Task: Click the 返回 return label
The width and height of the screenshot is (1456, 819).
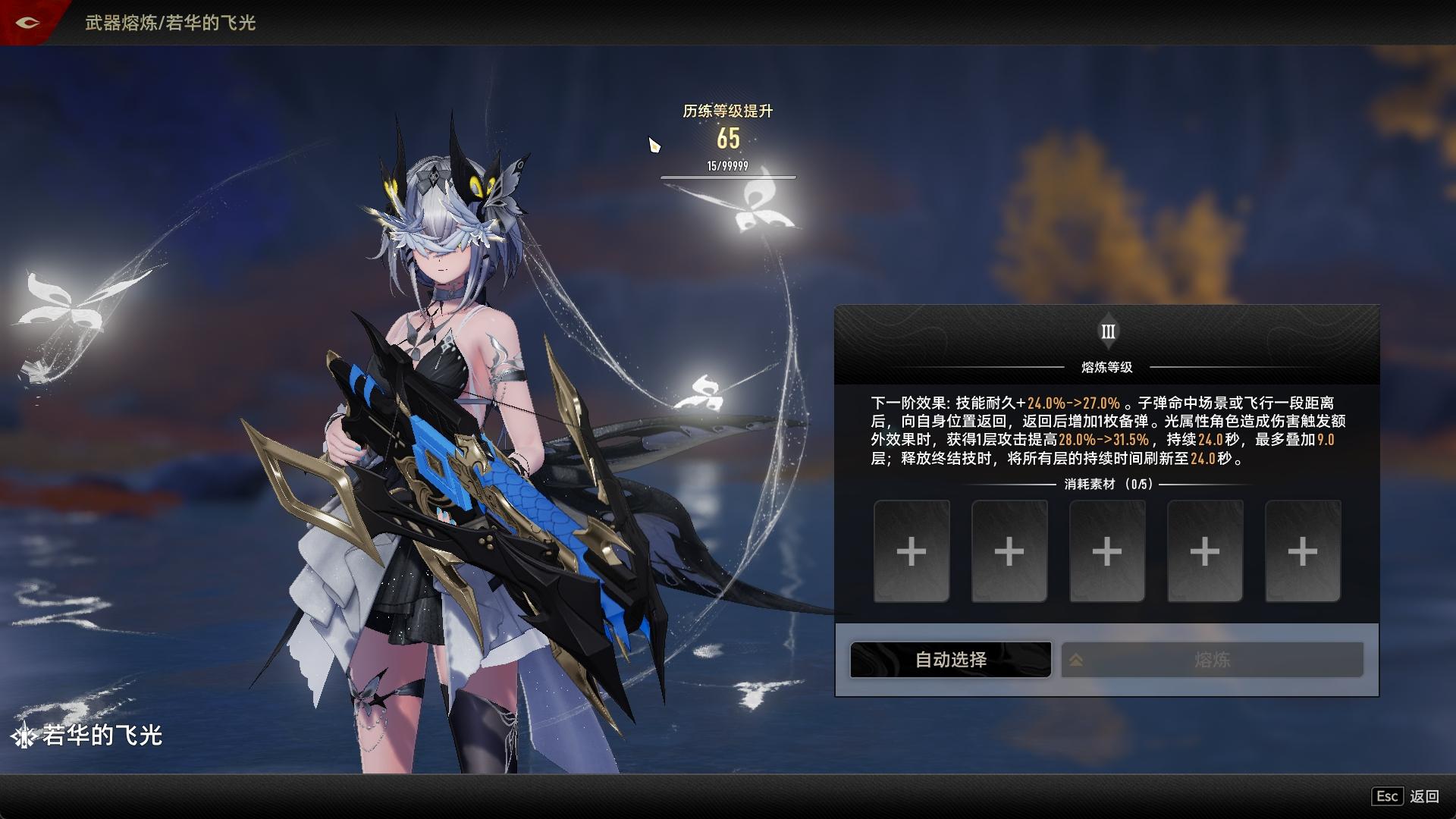Action: 1423,796
